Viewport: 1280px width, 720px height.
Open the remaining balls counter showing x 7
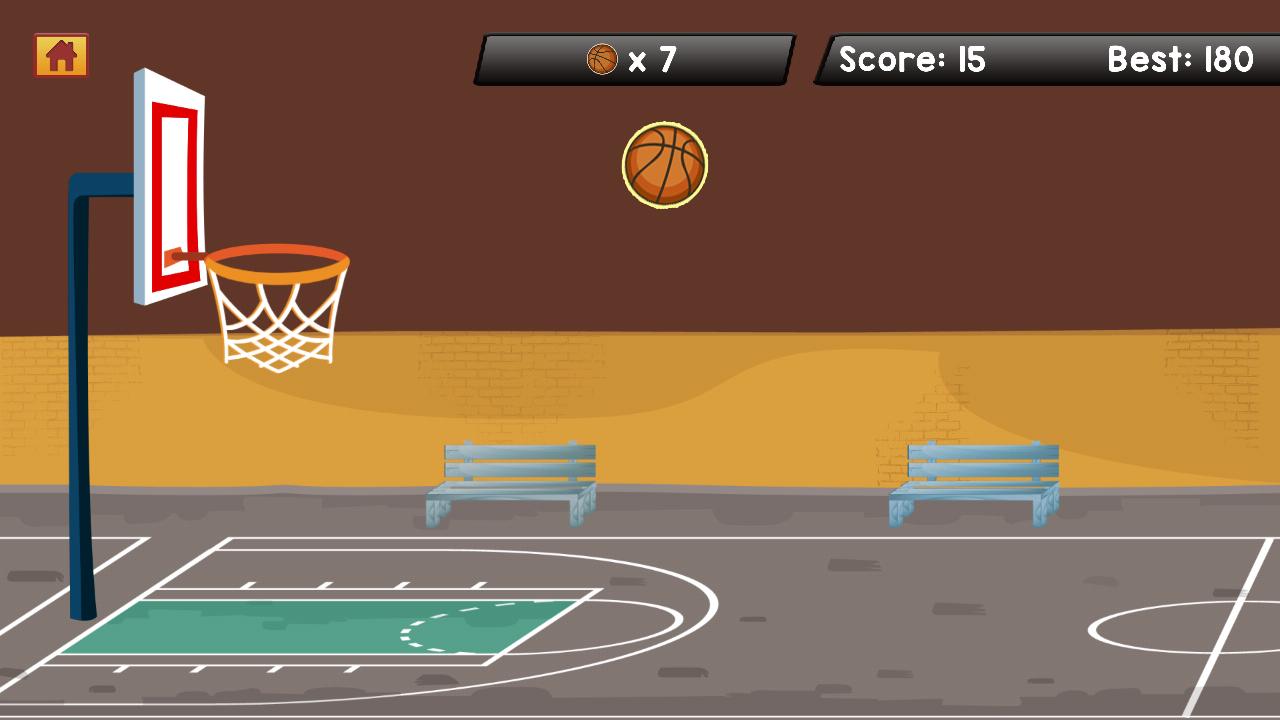634,59
